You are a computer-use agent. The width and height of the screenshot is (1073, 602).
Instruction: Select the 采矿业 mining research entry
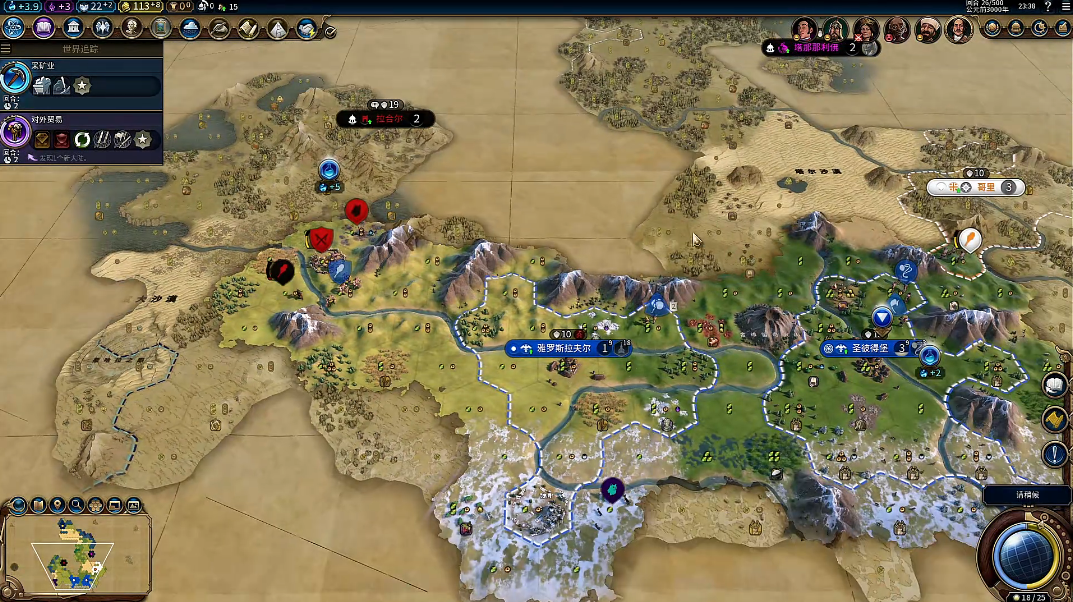pyautogui.click(x=80, y=79)
